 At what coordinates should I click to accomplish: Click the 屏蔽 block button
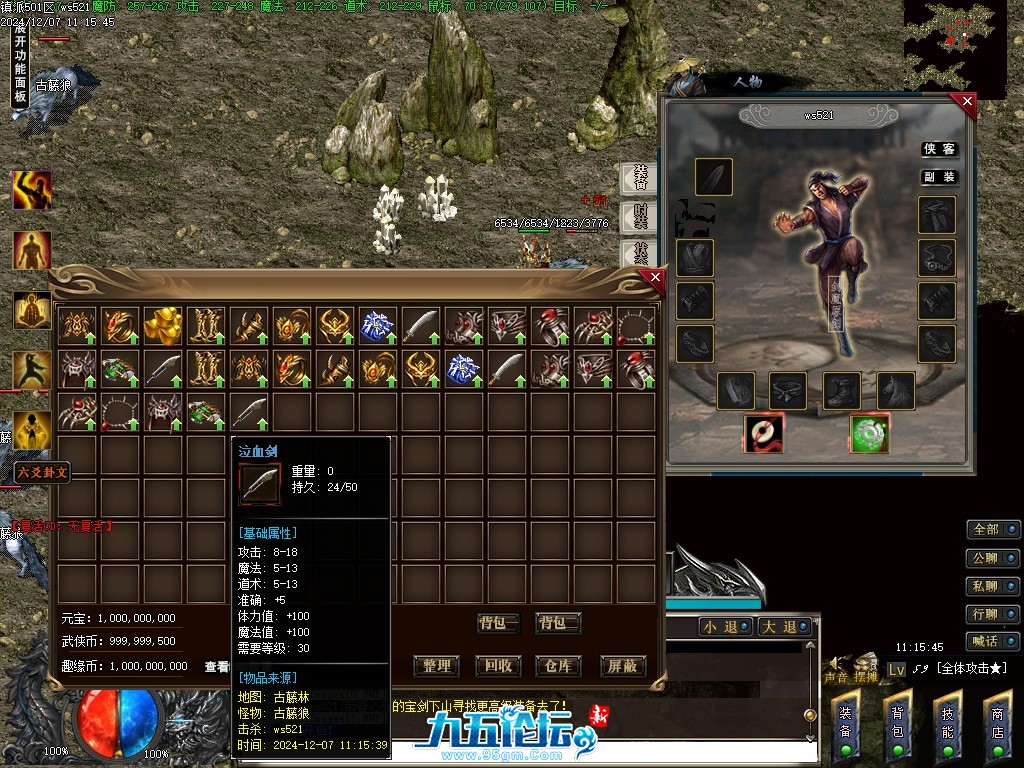coord(622,666)
